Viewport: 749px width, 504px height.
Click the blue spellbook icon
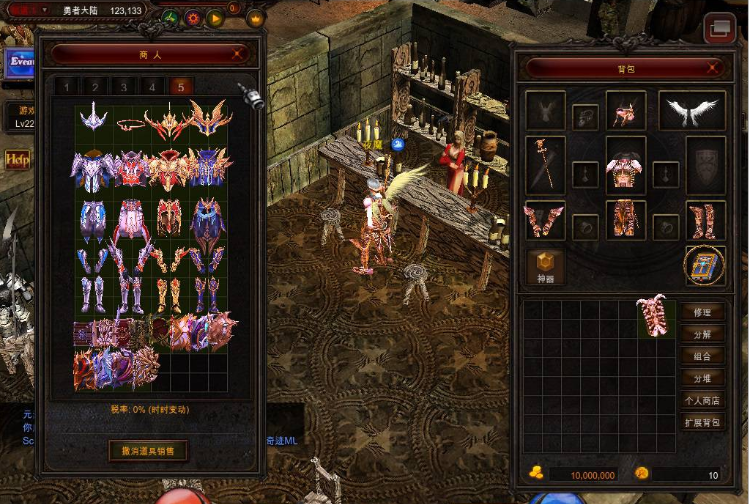coord(704,265)
